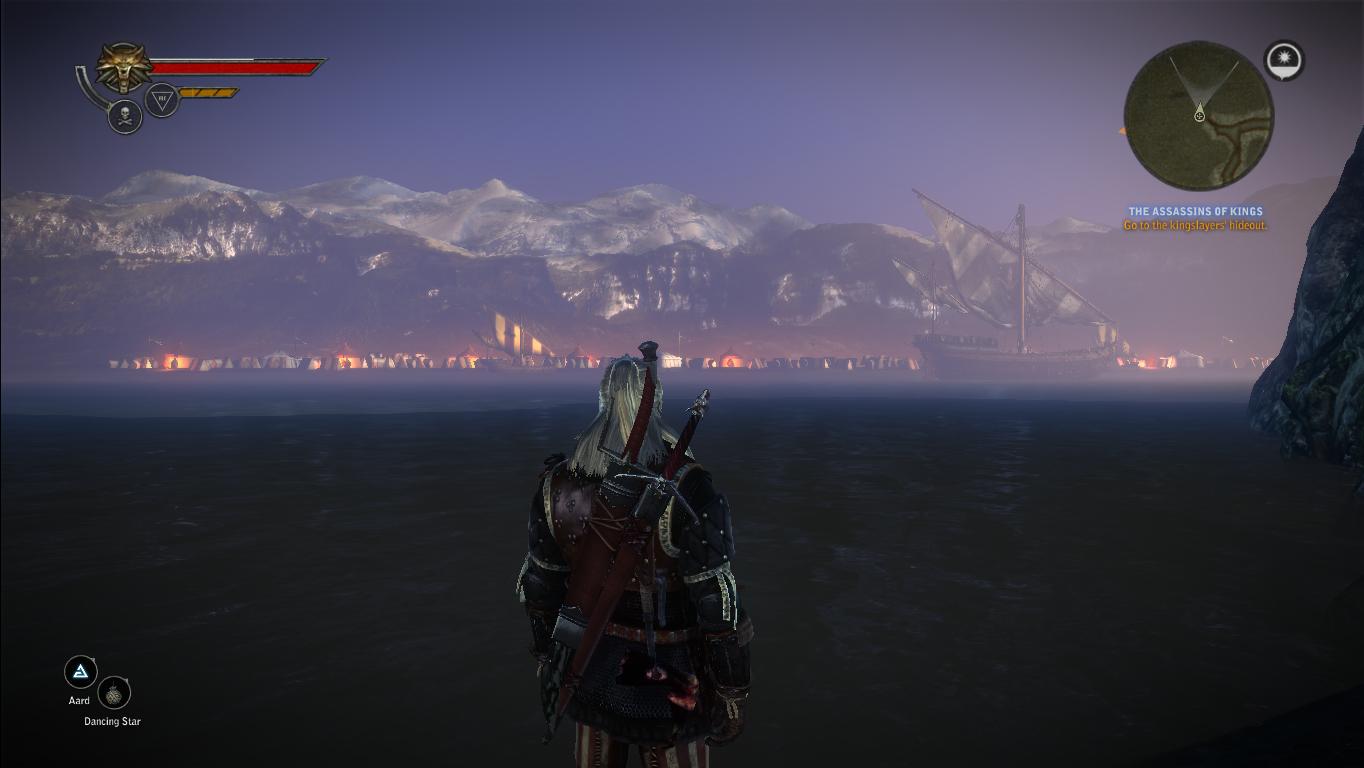Select the skull and crossbones toxicity icon
This screenshot has height=768, width=1364.
pyautogui.click(x=125, y=116)
